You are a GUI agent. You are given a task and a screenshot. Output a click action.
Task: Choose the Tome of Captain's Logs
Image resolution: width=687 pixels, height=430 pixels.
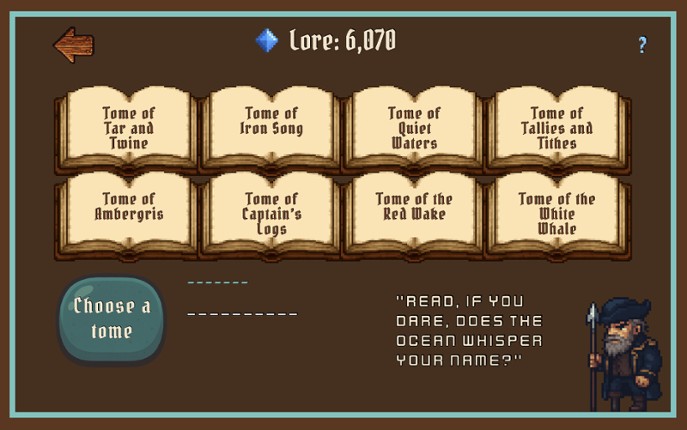[272, 214]
